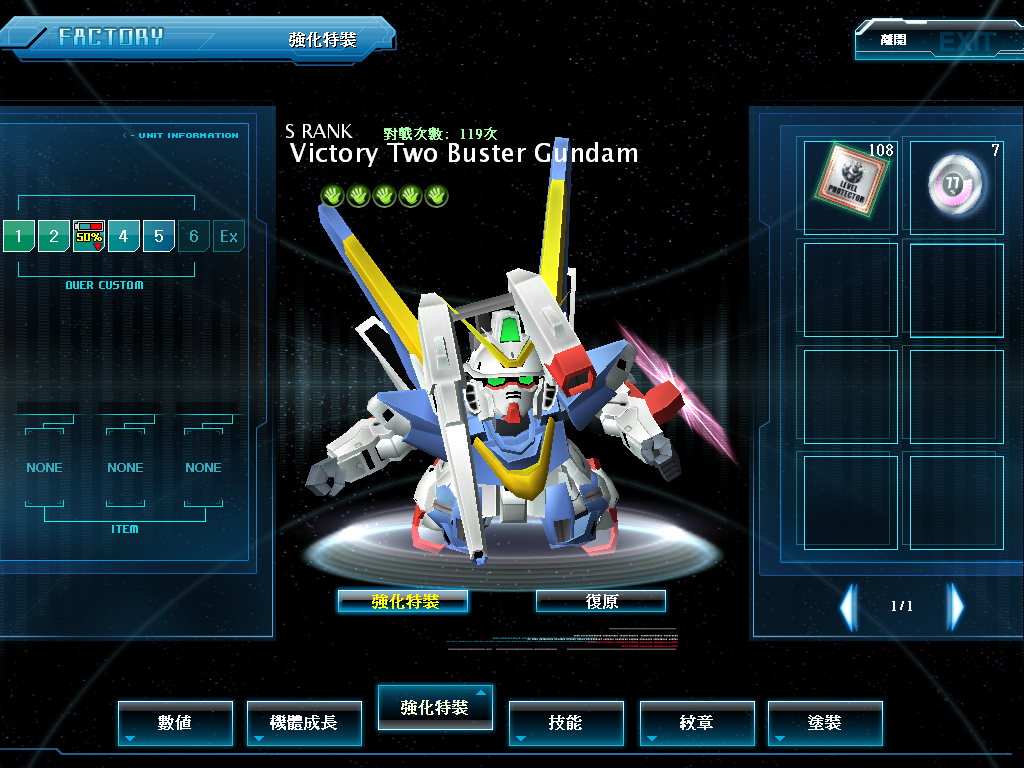Select Over Custom slot 6

[x=194, y=237]
